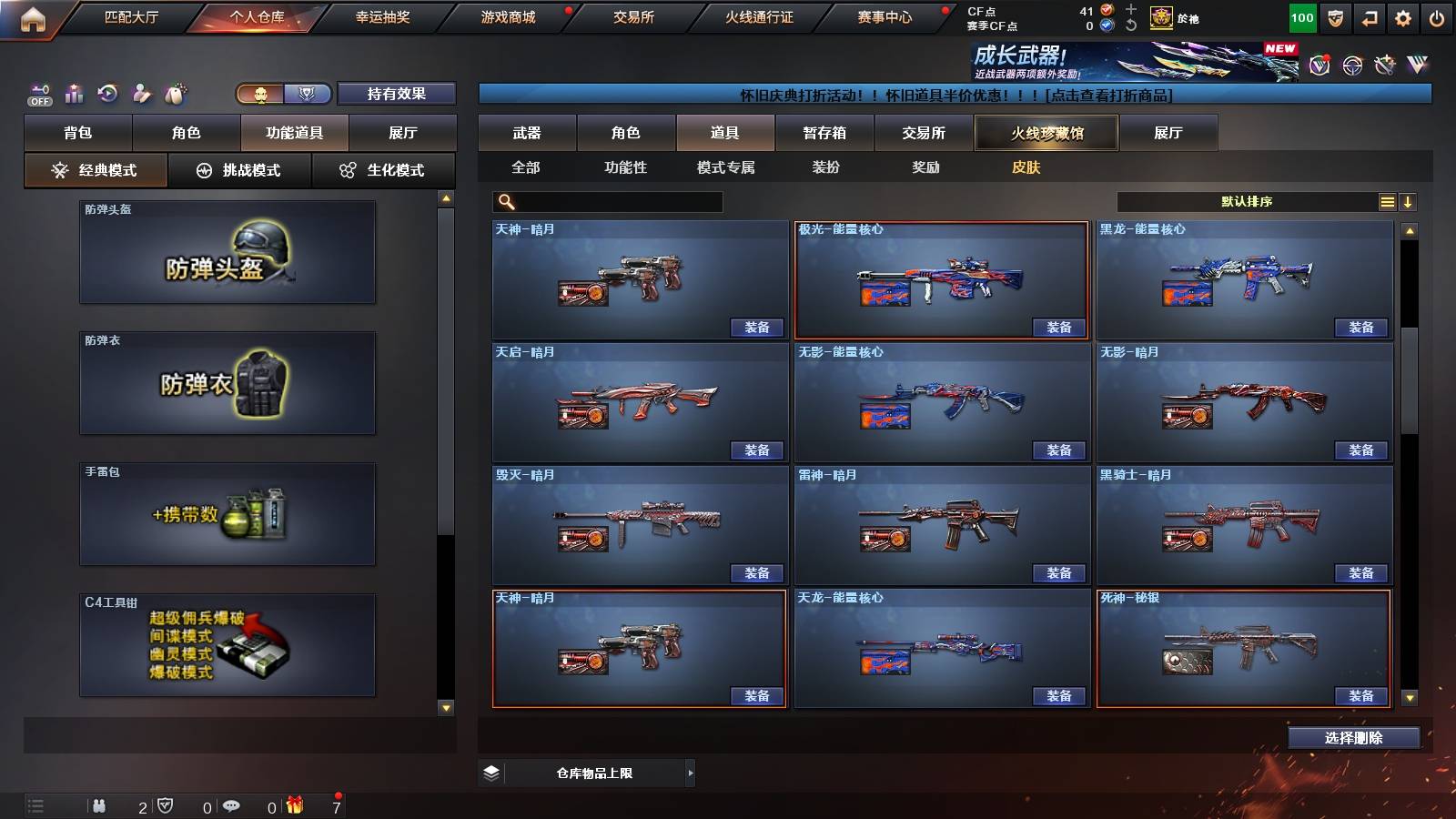Open the currency plus dropdown beside CF点
This screenshot has height=819, width=1456.
click(1129, 11)
